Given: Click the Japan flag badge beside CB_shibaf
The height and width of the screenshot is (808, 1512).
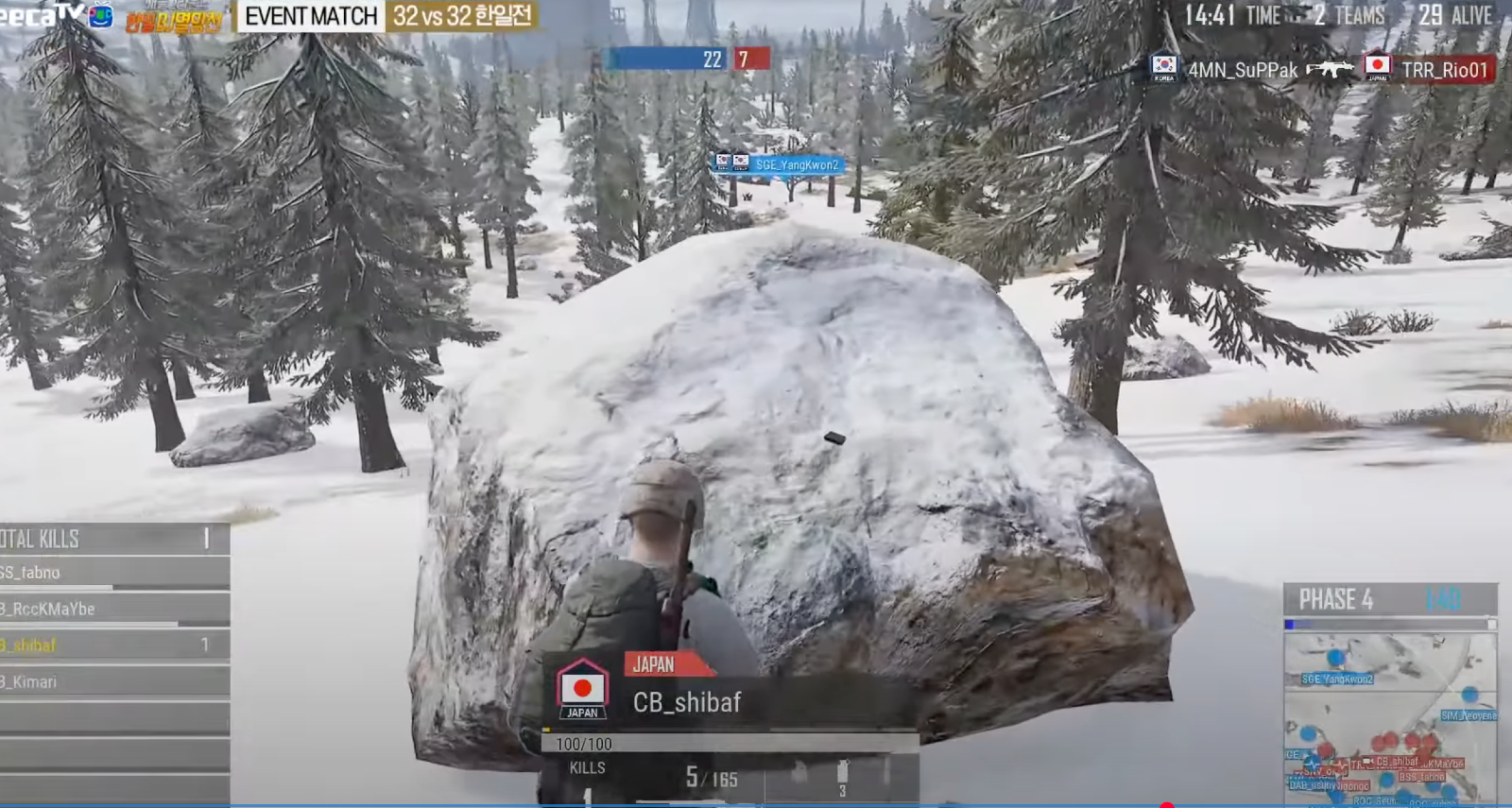Looking at the screenshot, I should [x=582, y=689].
